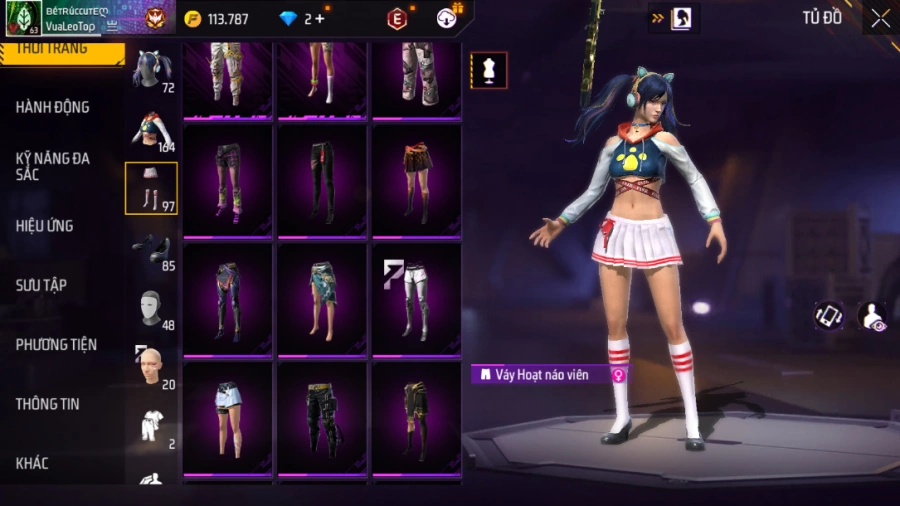Open the face mask category with 48 items
Viewport: 900px width, 506px height.
click(151, 310)
